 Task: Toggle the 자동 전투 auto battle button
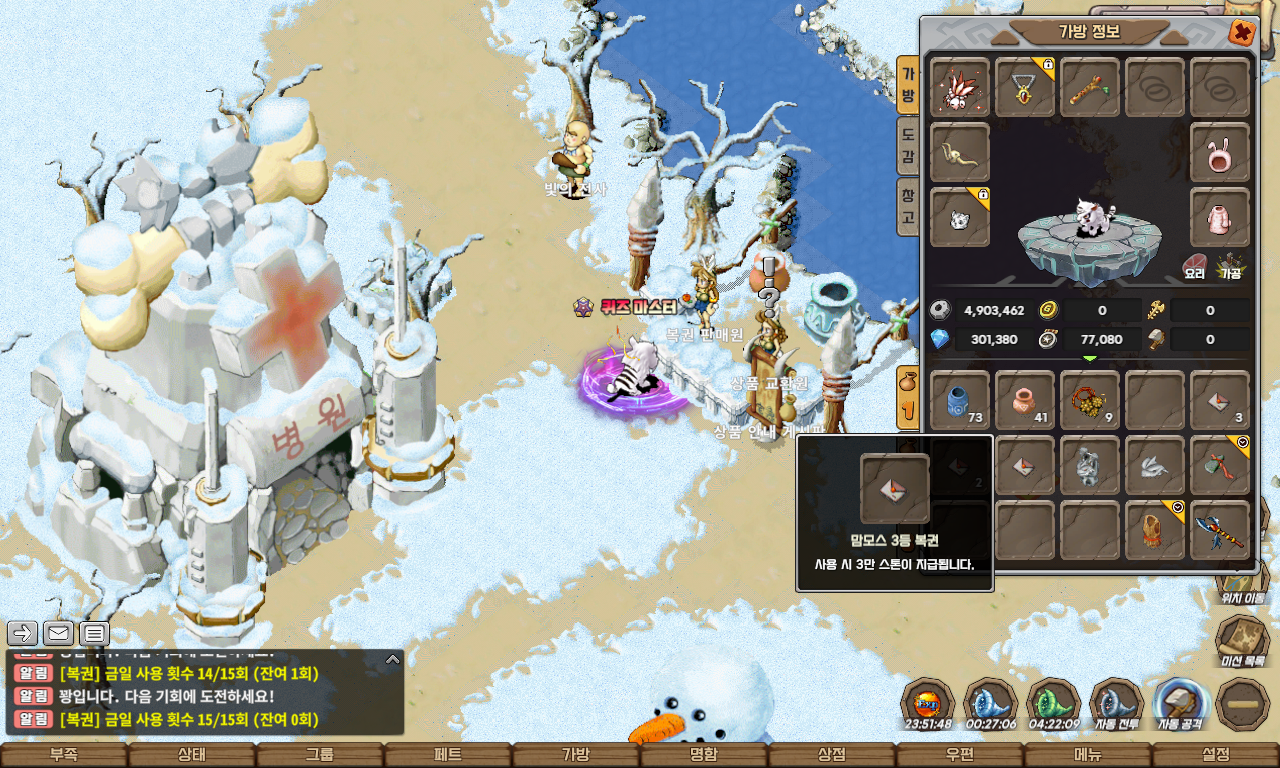pos(1117,704)
